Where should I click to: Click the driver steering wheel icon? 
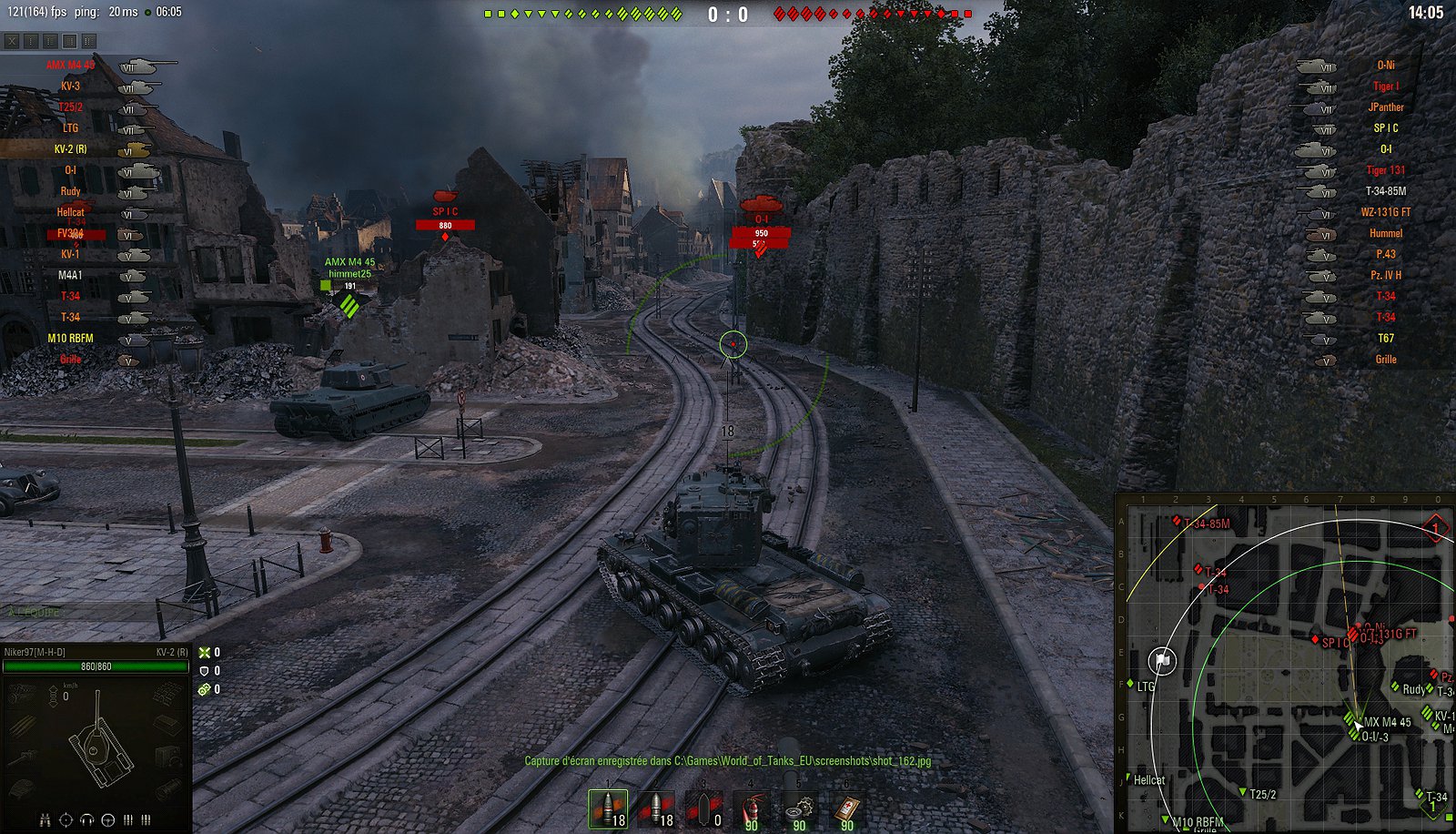[108, 820]
